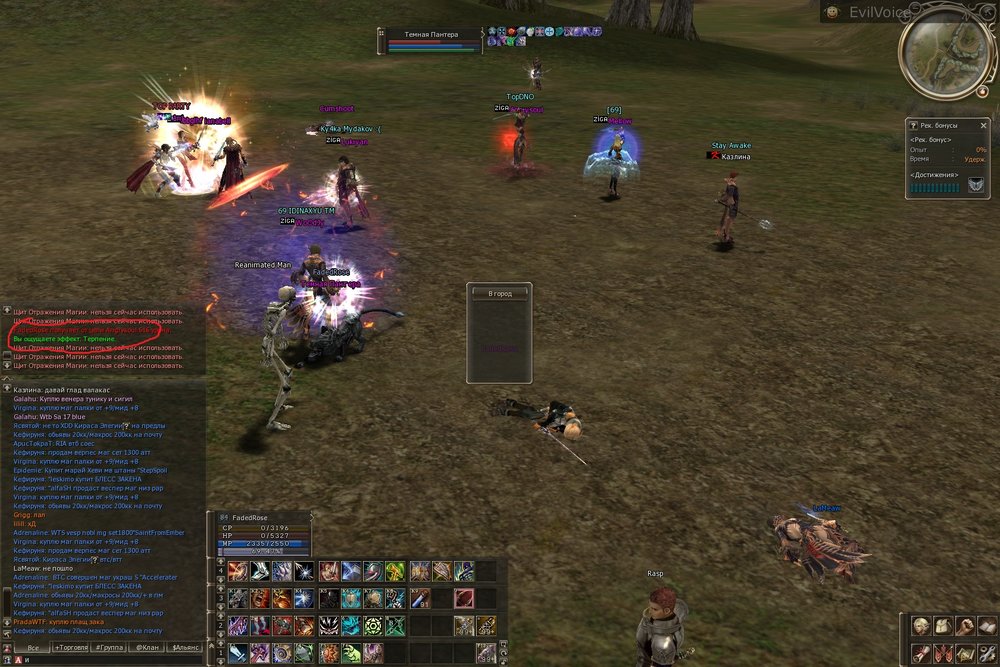The height and width of the screenshot is (667, 1000).
Task: Open the "+Торговля" trade chat tab
Action: tap(71, 648)
